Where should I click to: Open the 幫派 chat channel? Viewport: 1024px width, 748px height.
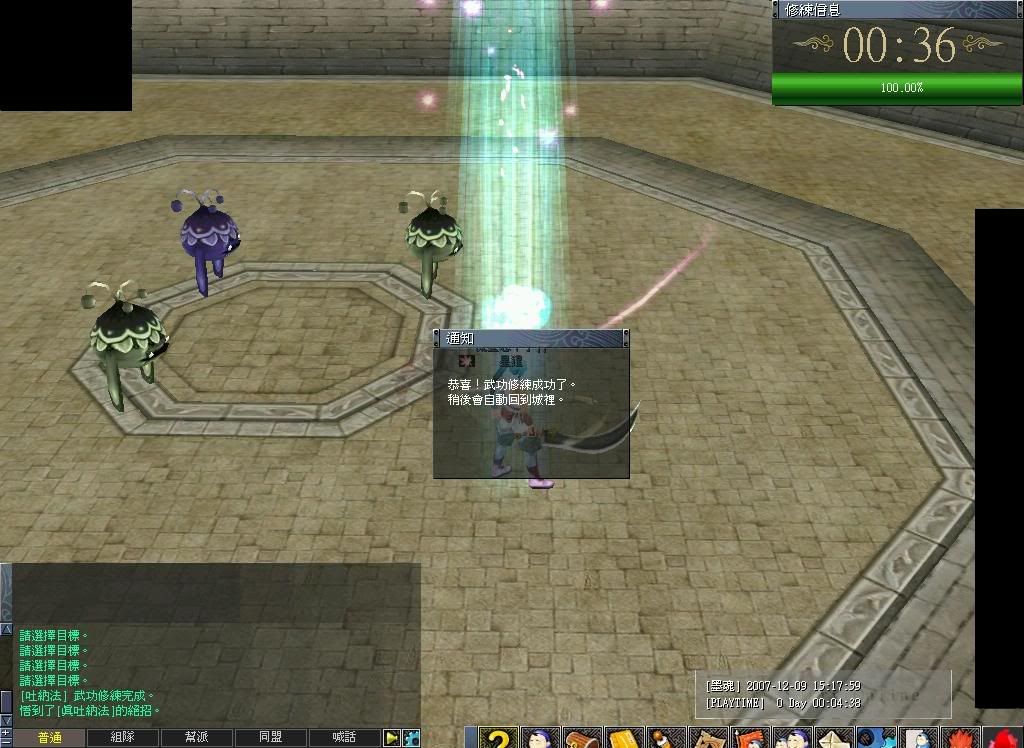pos(197,738)
